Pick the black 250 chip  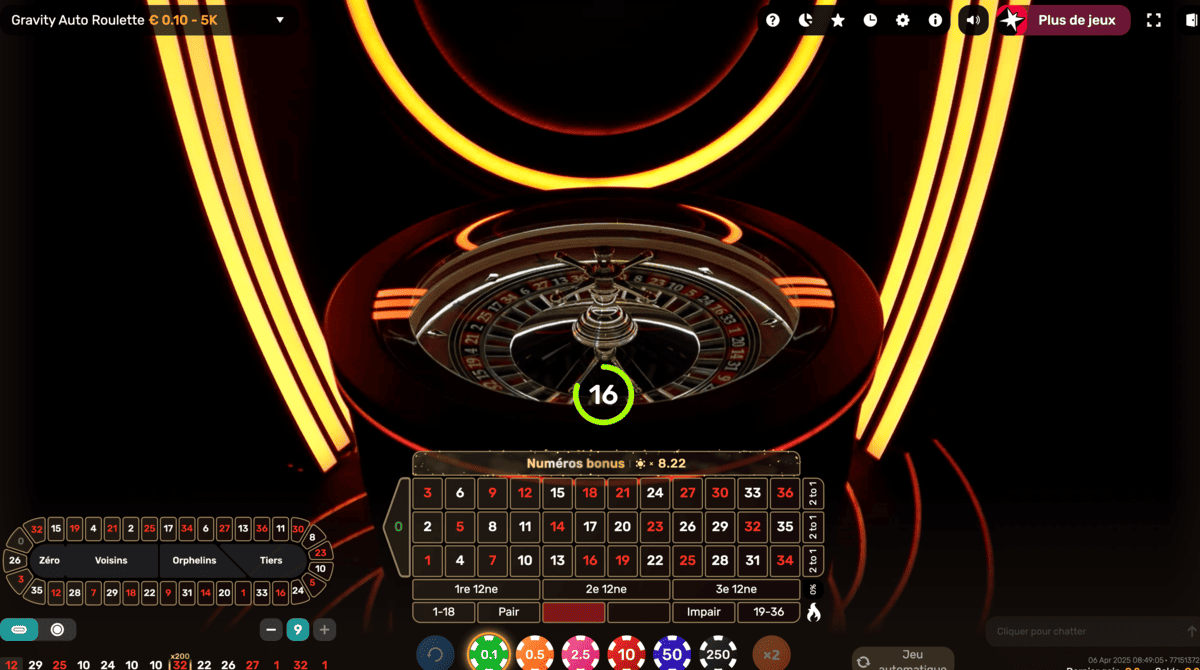[x=718, y=655]
